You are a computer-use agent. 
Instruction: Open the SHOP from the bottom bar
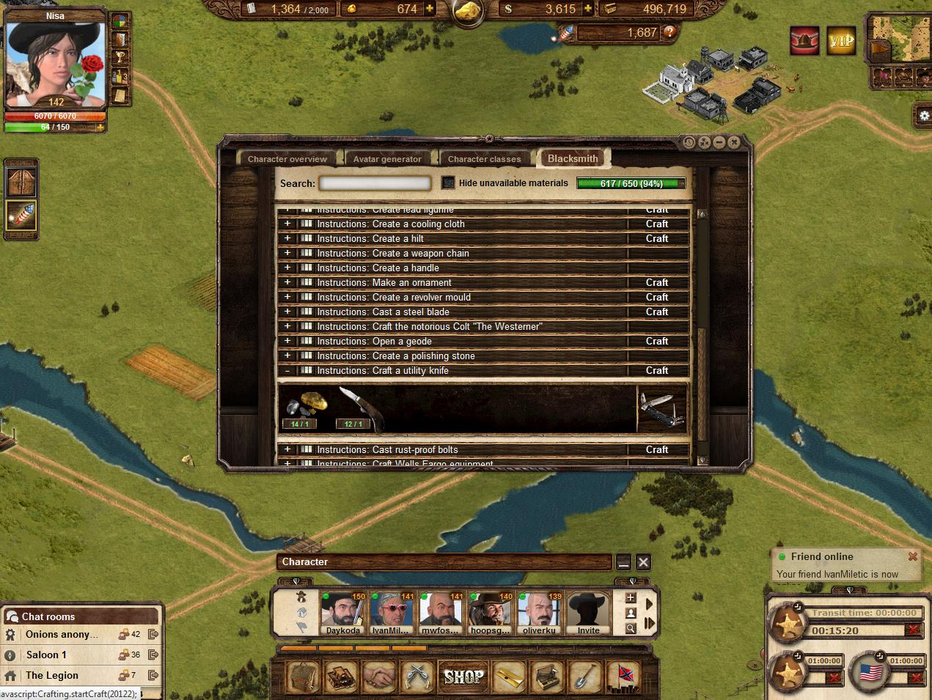(463, 677)
